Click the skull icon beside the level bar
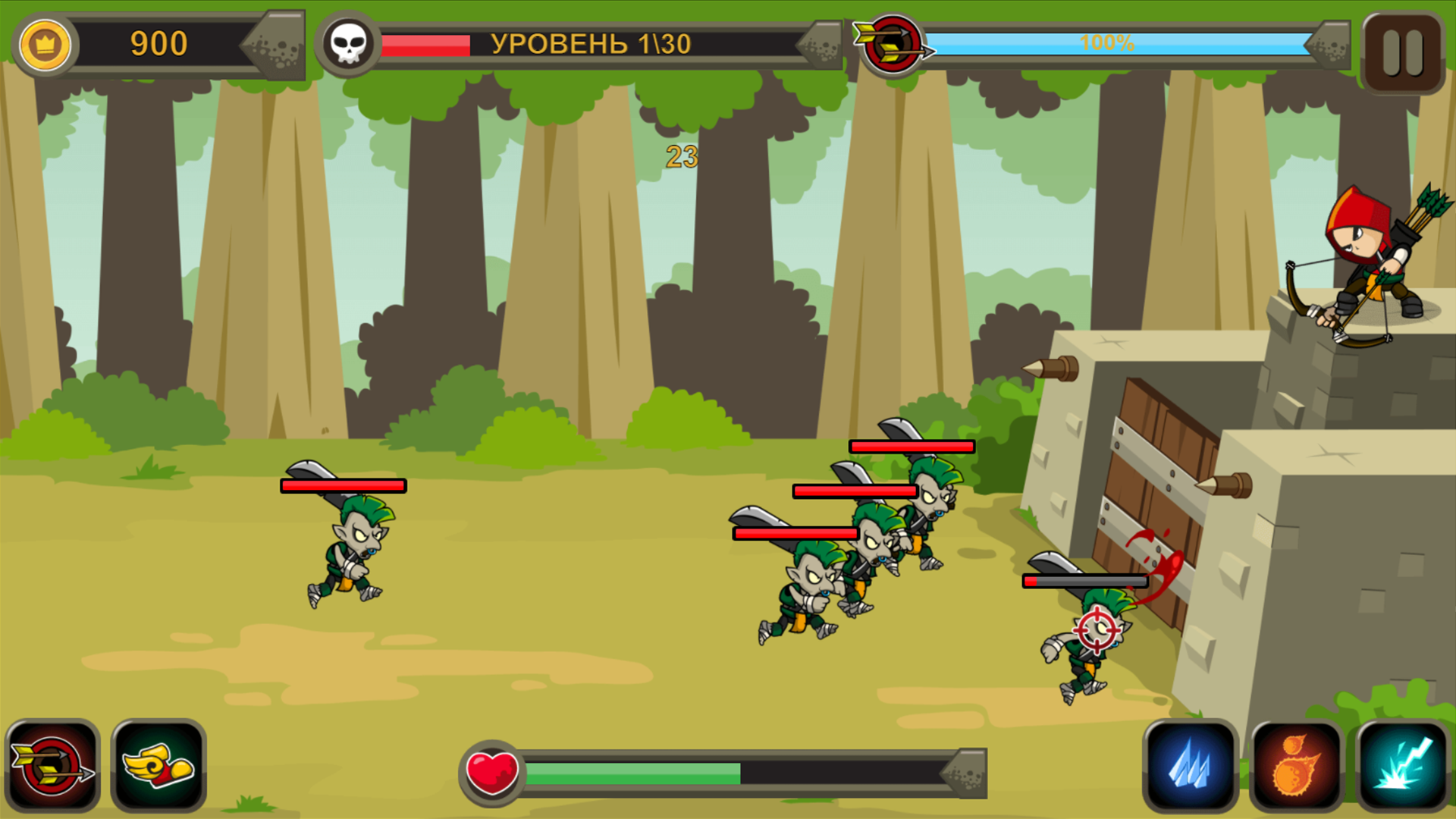Image resolution: width=1456 pixels, height=819 pixels. pos(350,44)
